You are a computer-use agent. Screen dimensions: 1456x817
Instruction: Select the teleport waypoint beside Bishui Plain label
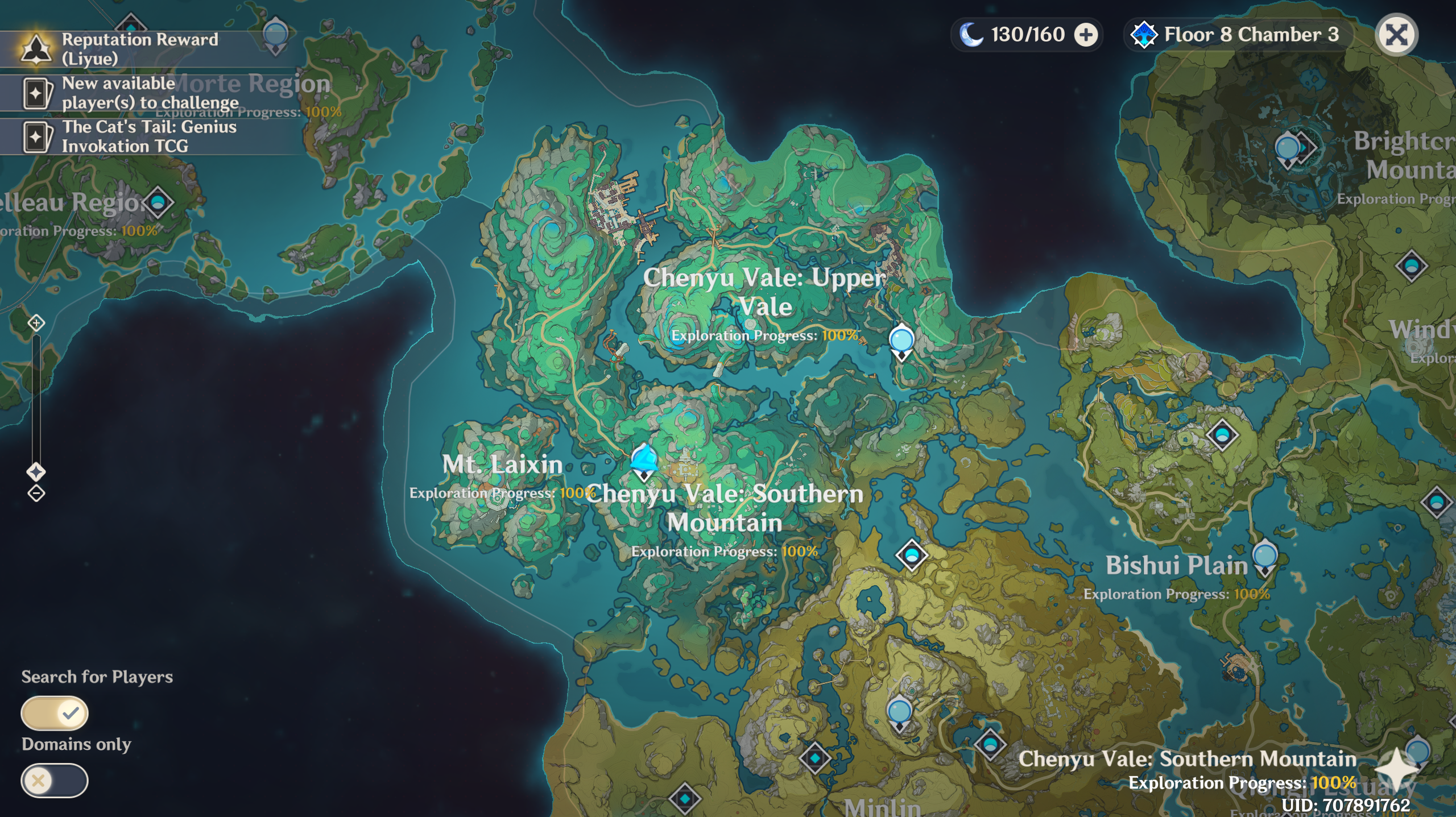(x=1265, y=557)
